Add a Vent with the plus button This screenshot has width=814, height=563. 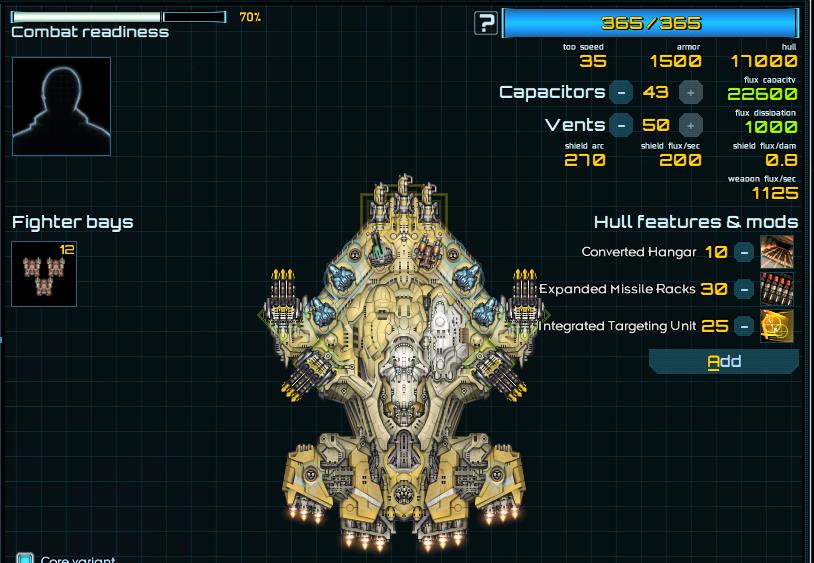pos(690,125)
